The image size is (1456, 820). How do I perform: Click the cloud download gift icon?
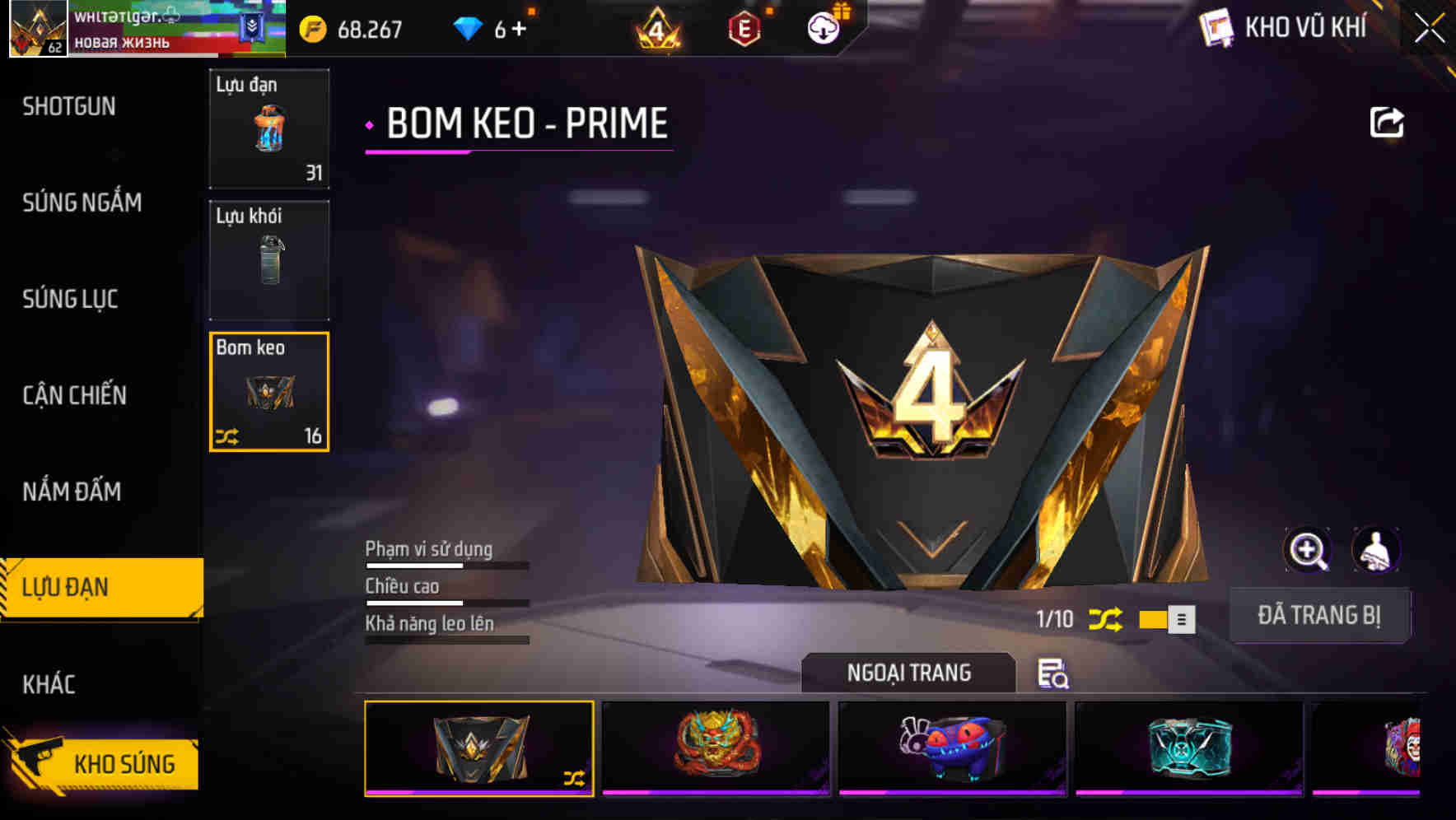tap(823, 28)
